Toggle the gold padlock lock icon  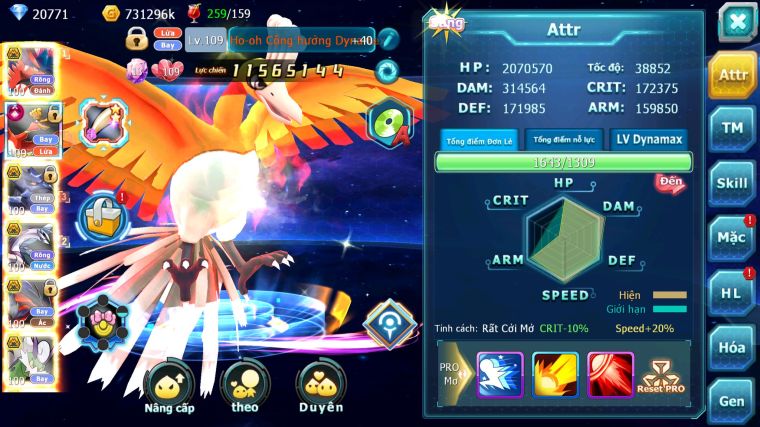click(137, 40)
